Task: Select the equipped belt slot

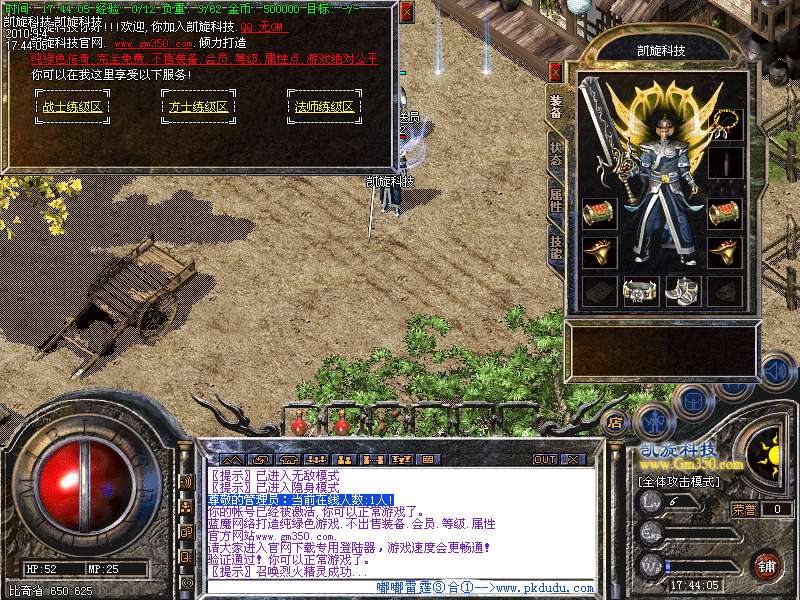Action: tap(640, 290)
